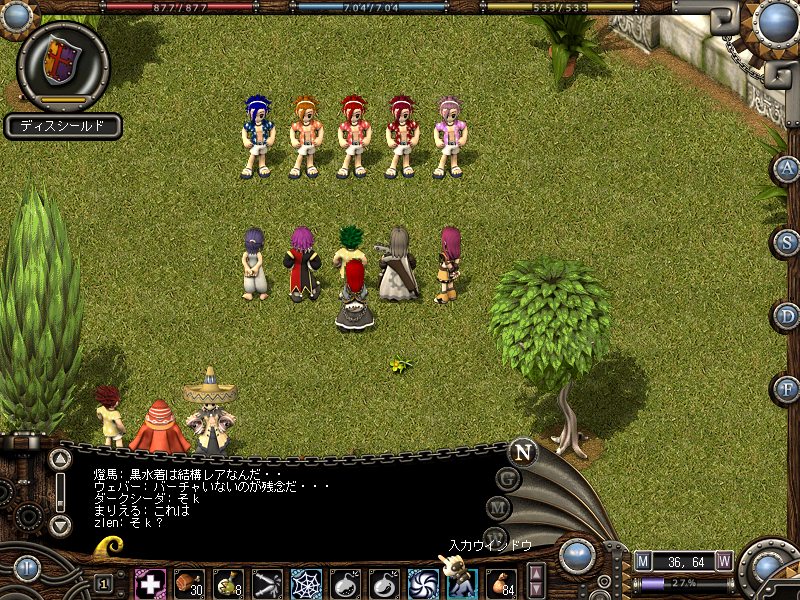Click the W button beside coordinates
The width and height of the screenshot is (800, 600).
723,561
